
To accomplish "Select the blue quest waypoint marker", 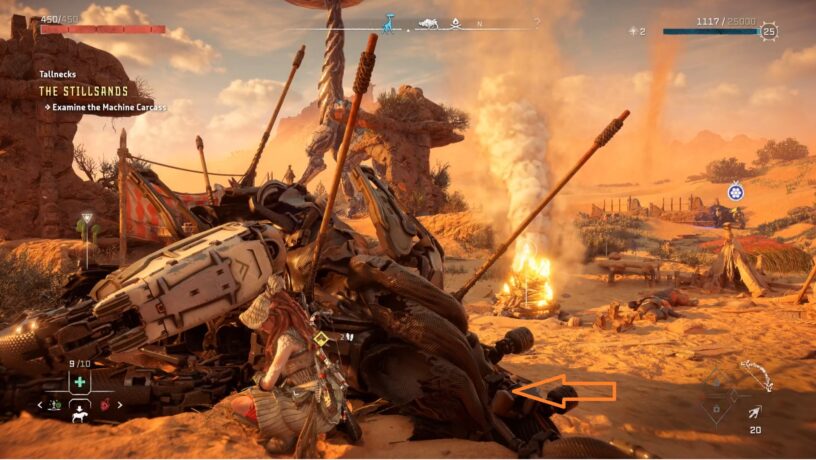I will [x=735, y=191].
